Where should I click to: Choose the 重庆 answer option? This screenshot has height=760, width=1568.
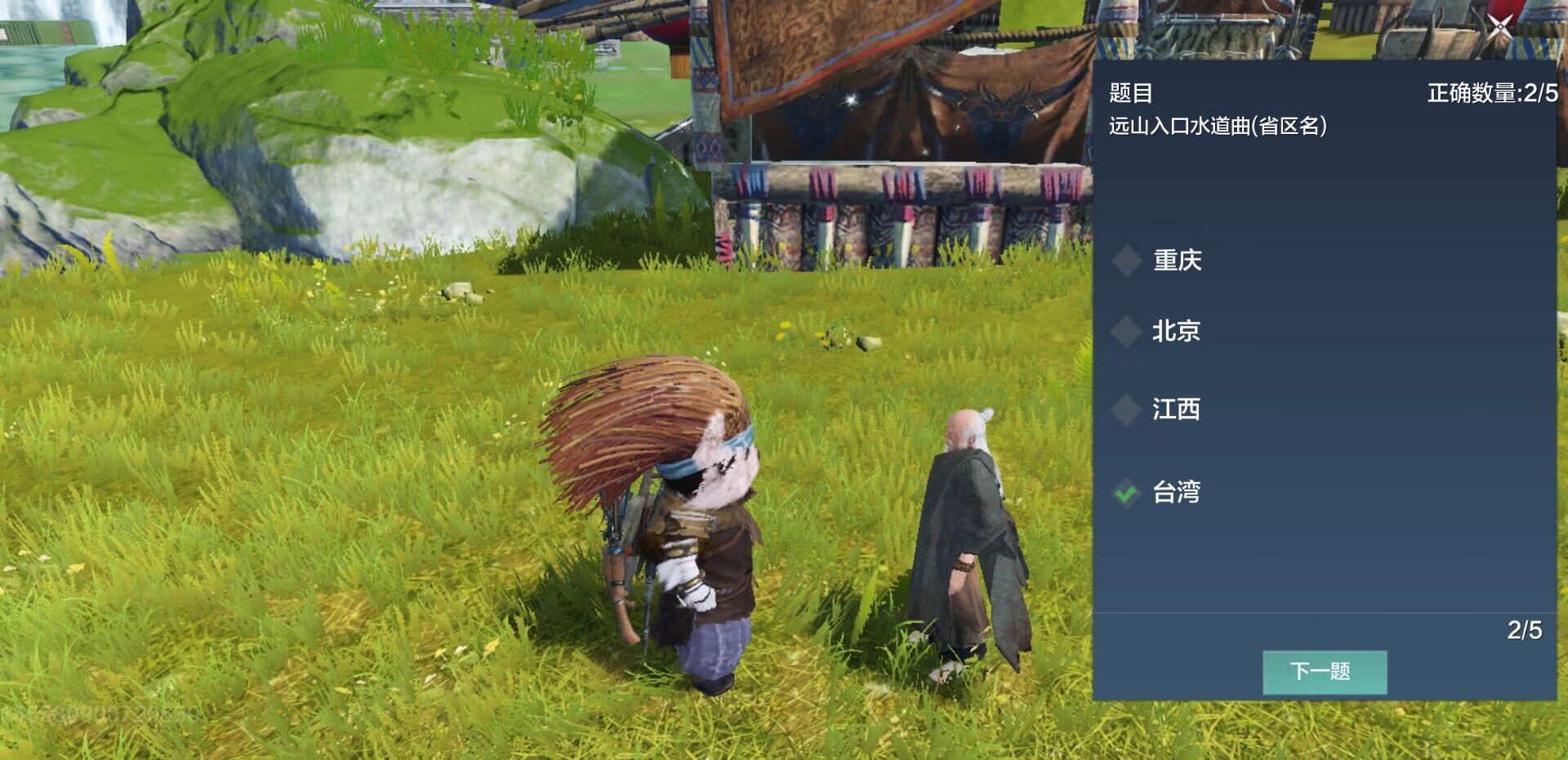[x=1176, y=261]
